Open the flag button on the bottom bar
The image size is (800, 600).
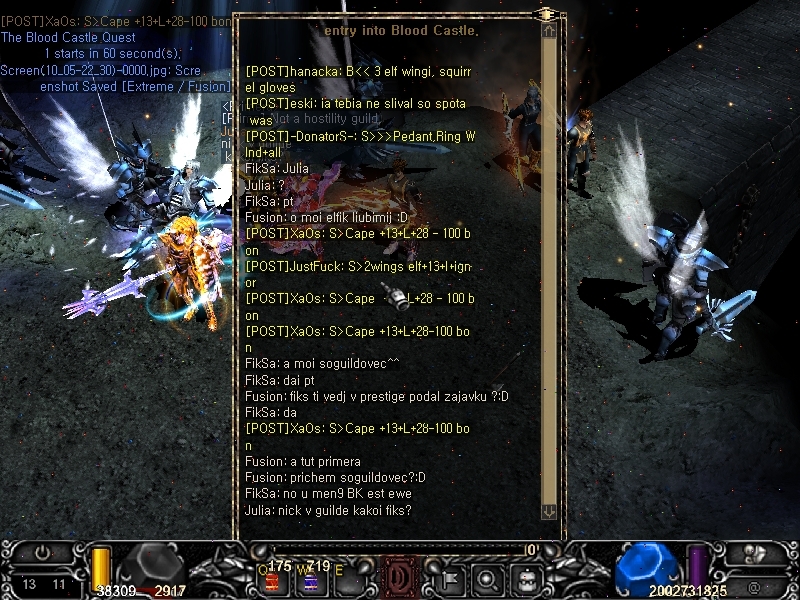[x=450, y=577]
